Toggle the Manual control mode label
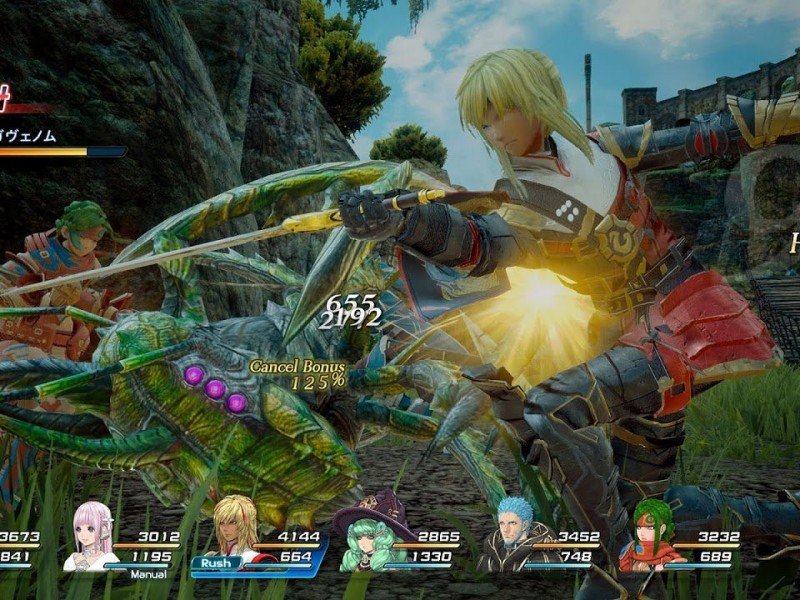 coord(146,574)
